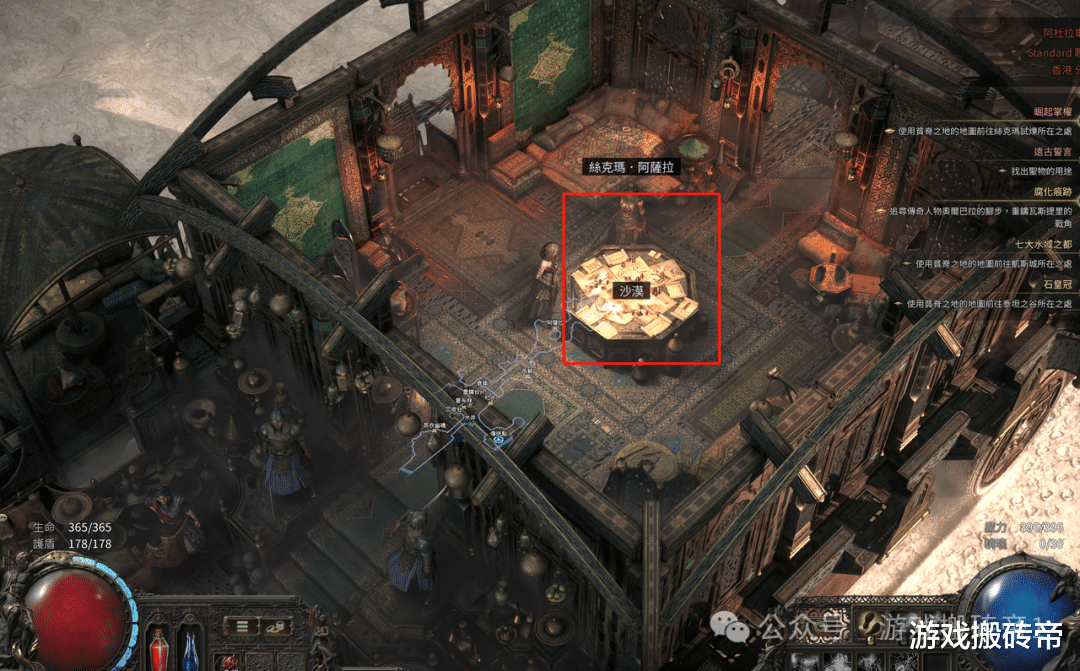Talk via the 絲克瑪·阿薩拉 name label

(631, 168)
